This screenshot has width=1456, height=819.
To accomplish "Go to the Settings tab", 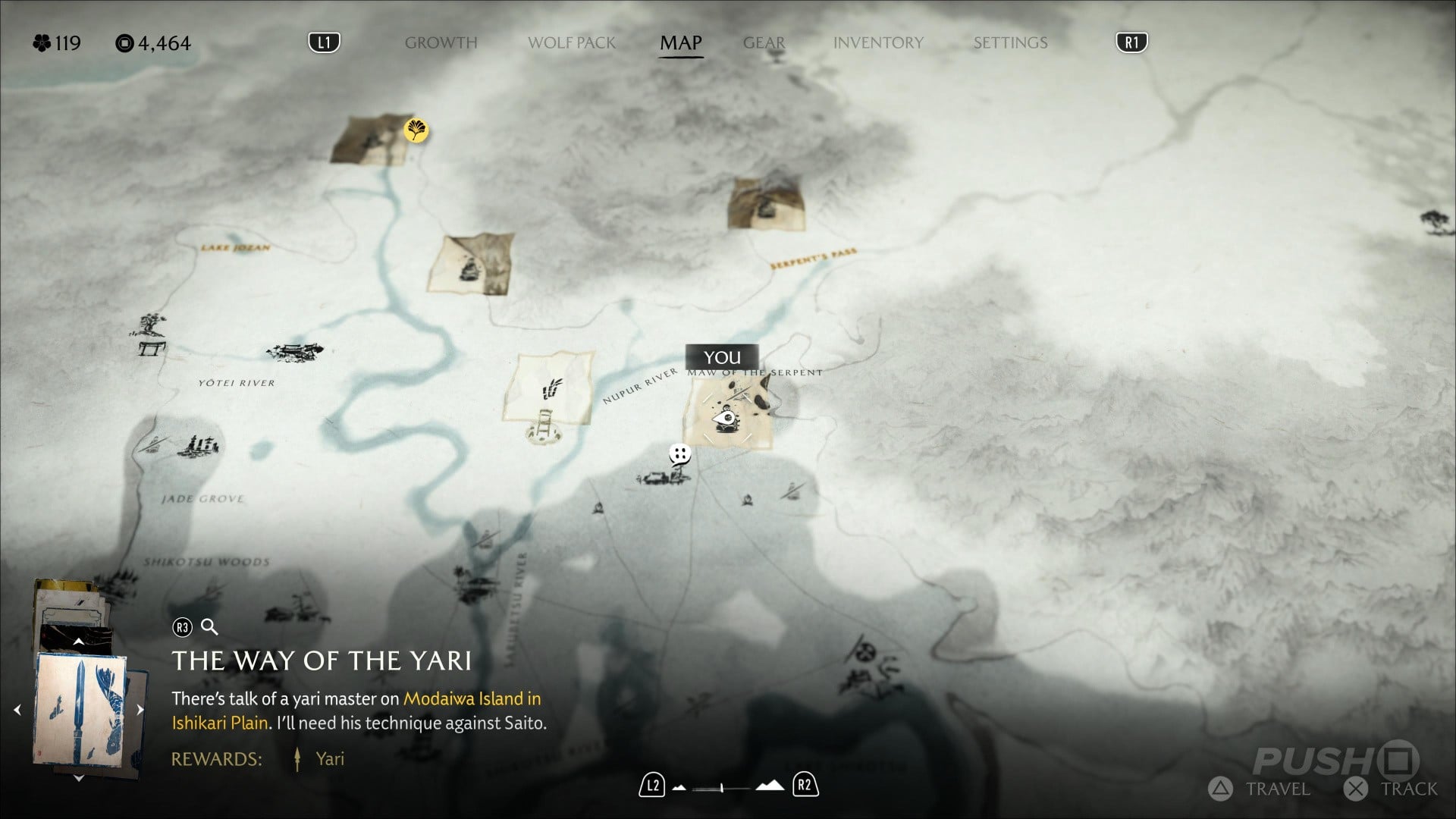I will [x=1010, y=42].
